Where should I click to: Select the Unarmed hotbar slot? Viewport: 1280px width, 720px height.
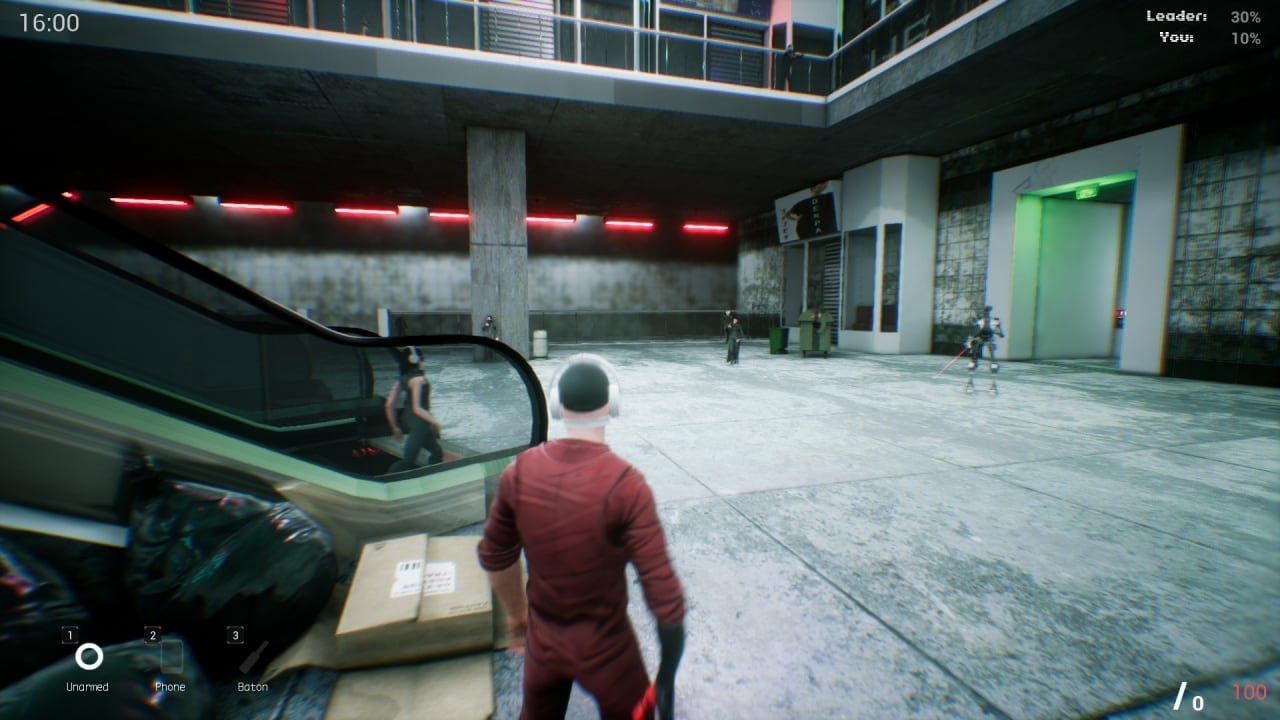(x=88, y=657)
